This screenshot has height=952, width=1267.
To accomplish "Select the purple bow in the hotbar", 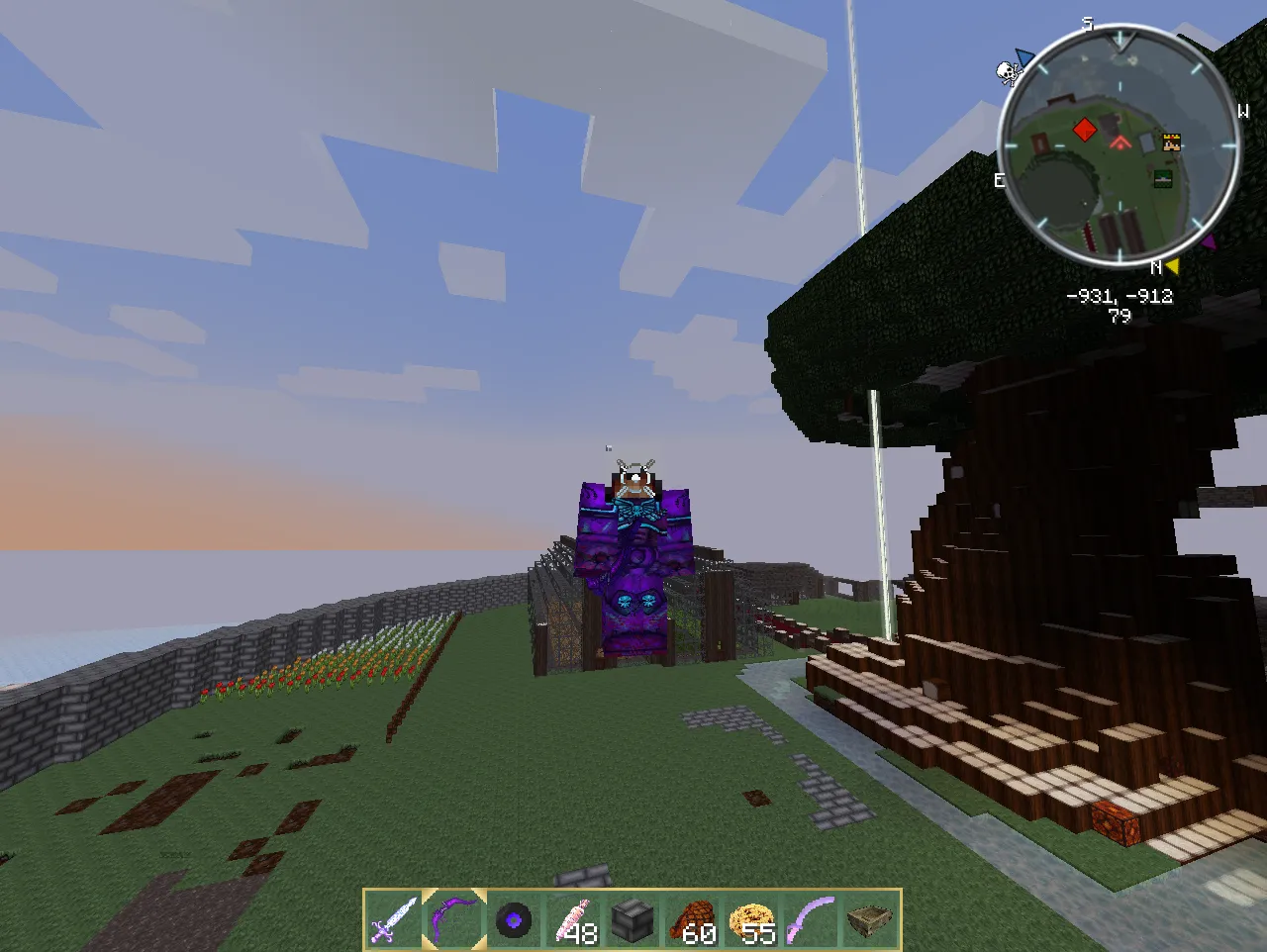I will pyautogui.click(x=452, y=921).
